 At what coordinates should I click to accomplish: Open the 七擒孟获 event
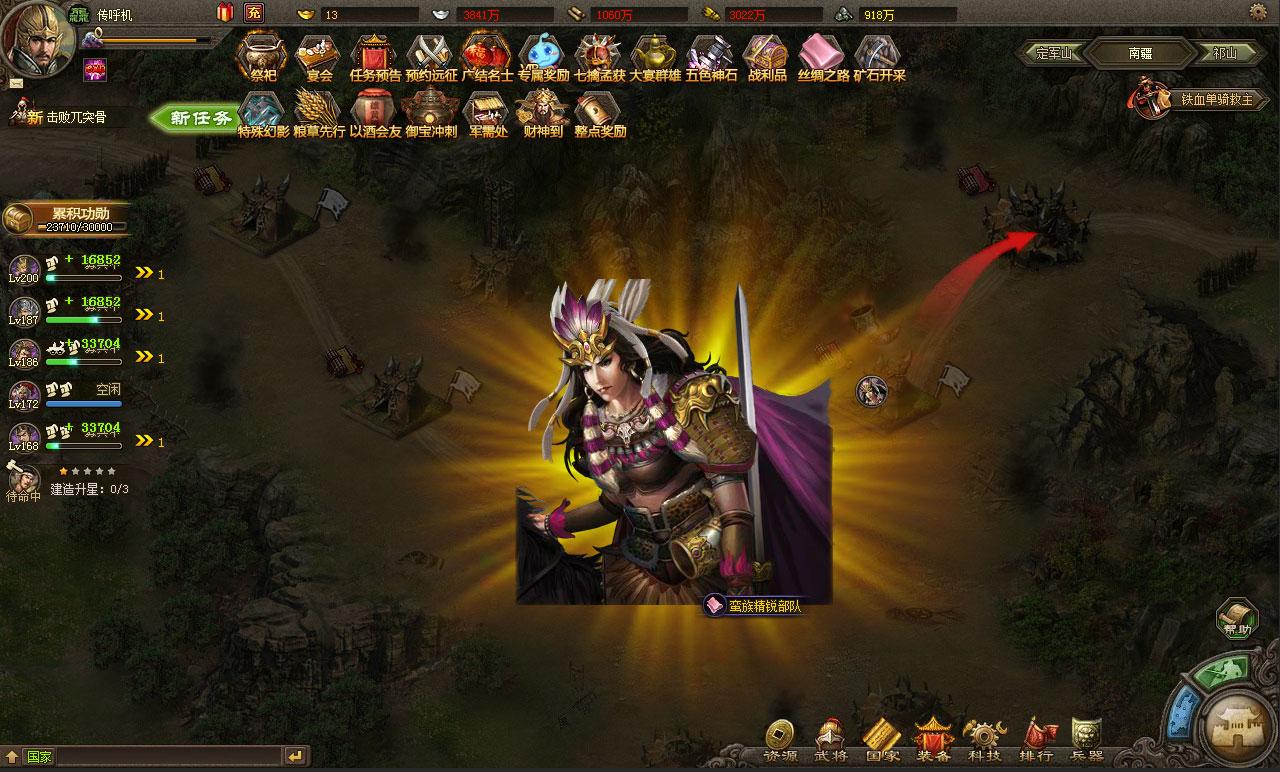(599, 56)
